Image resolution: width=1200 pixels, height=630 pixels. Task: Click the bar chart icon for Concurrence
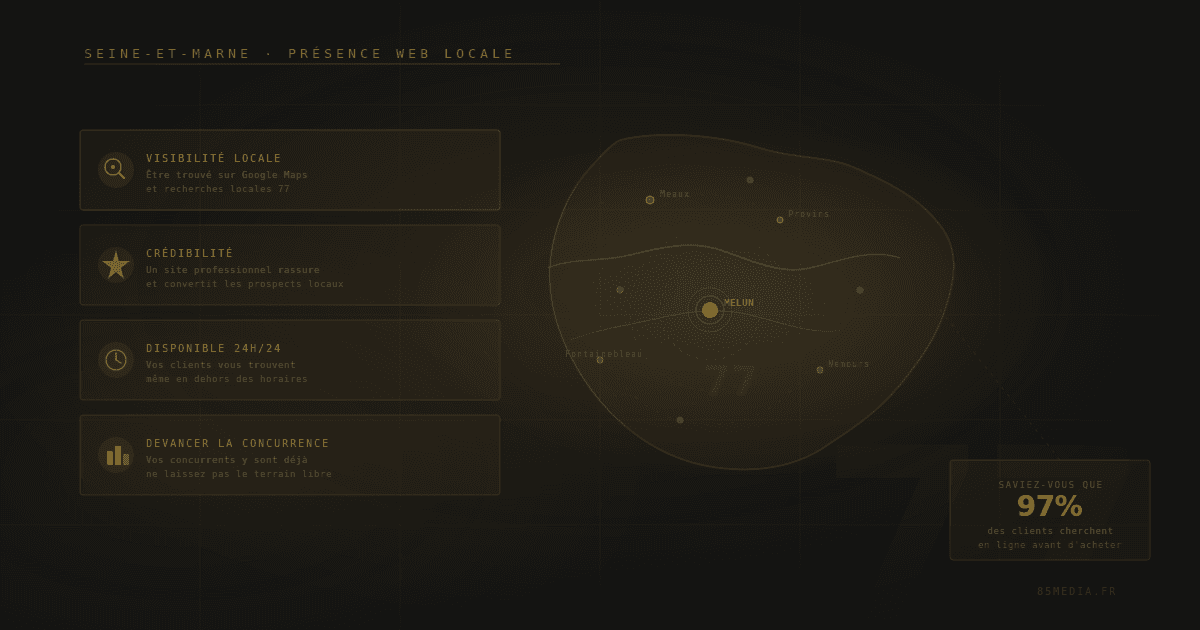(117, 455)
